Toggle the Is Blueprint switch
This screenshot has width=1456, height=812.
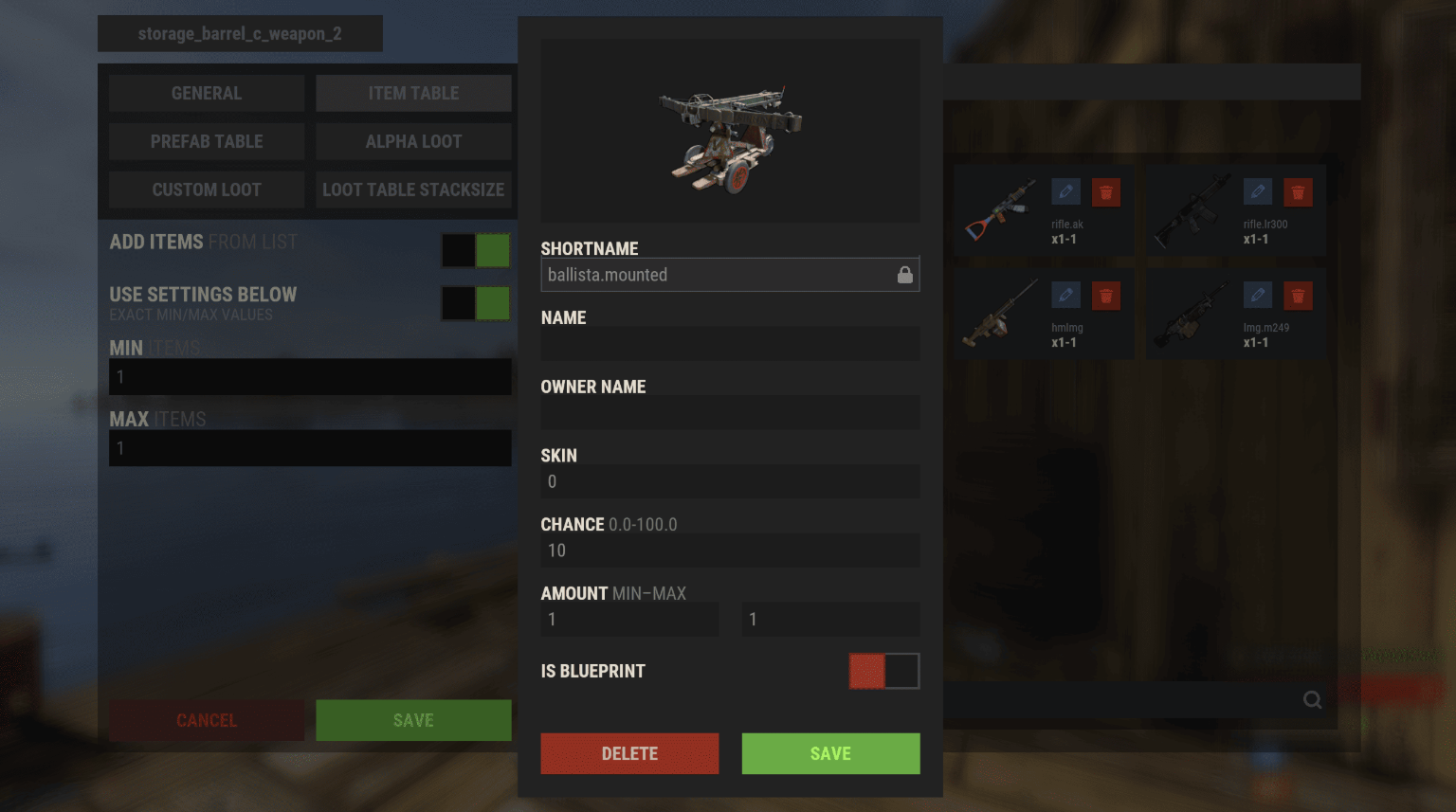[883, 671]
